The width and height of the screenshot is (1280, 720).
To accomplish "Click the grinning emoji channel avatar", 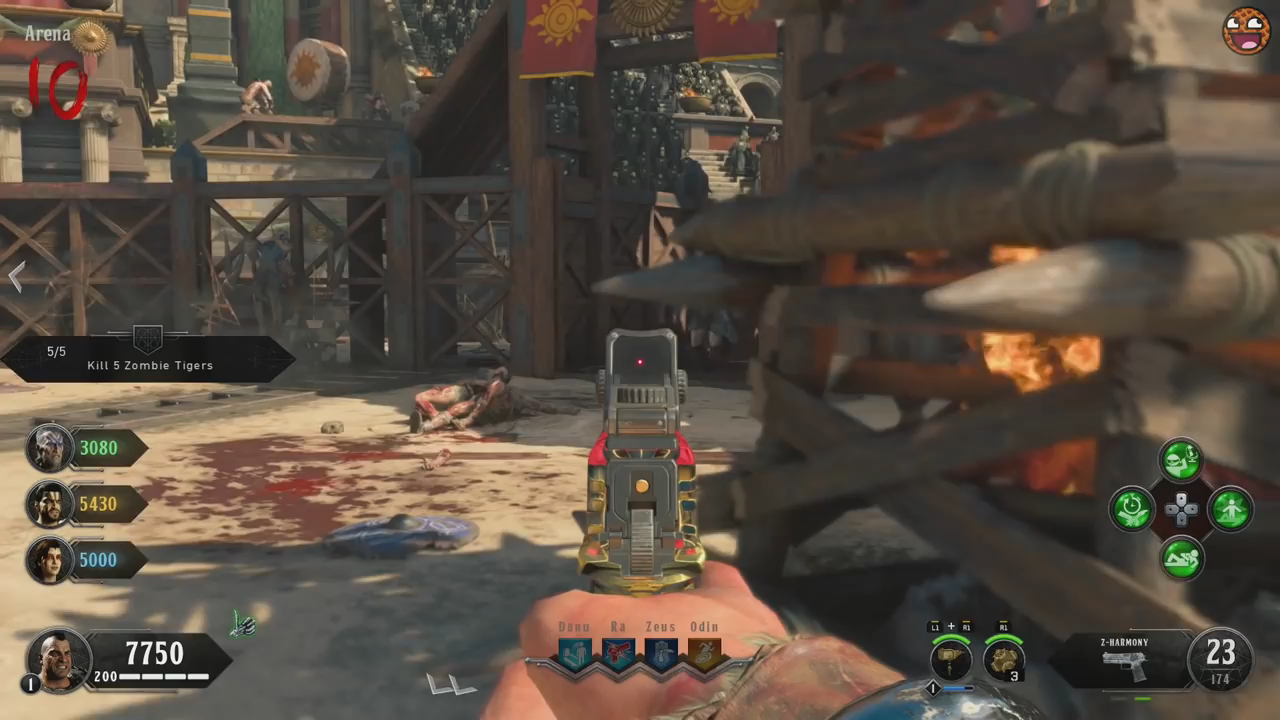I will click(x=1245, y=31).
